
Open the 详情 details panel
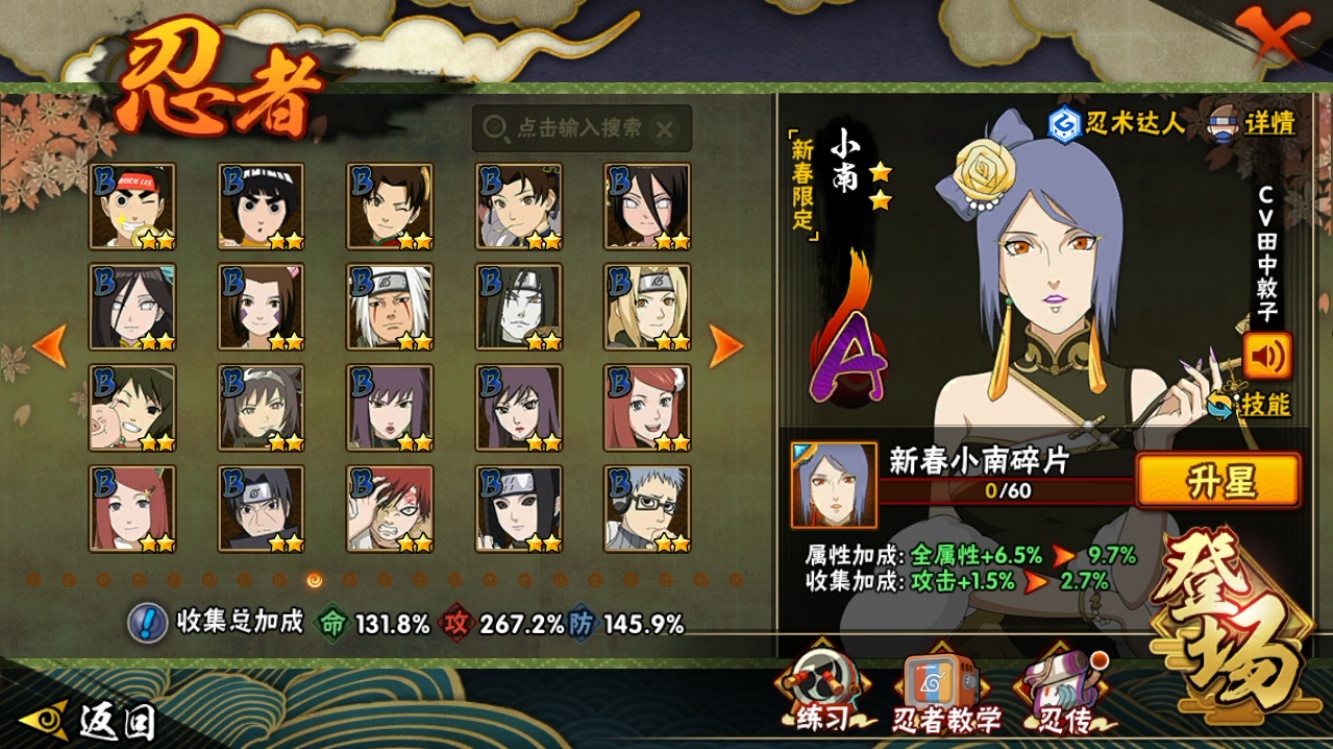[x=1255, y=123]
